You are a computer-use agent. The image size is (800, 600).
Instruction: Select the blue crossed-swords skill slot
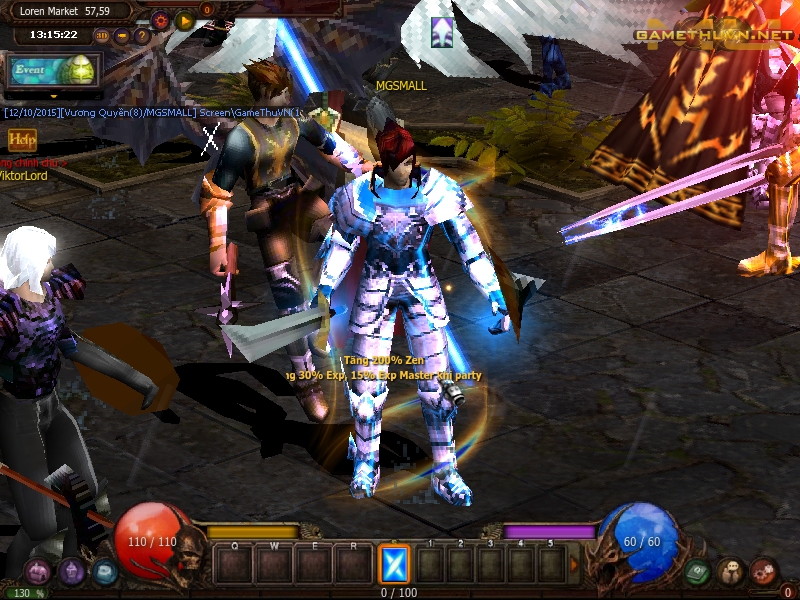pyautogui.click(x=394, y=565)
